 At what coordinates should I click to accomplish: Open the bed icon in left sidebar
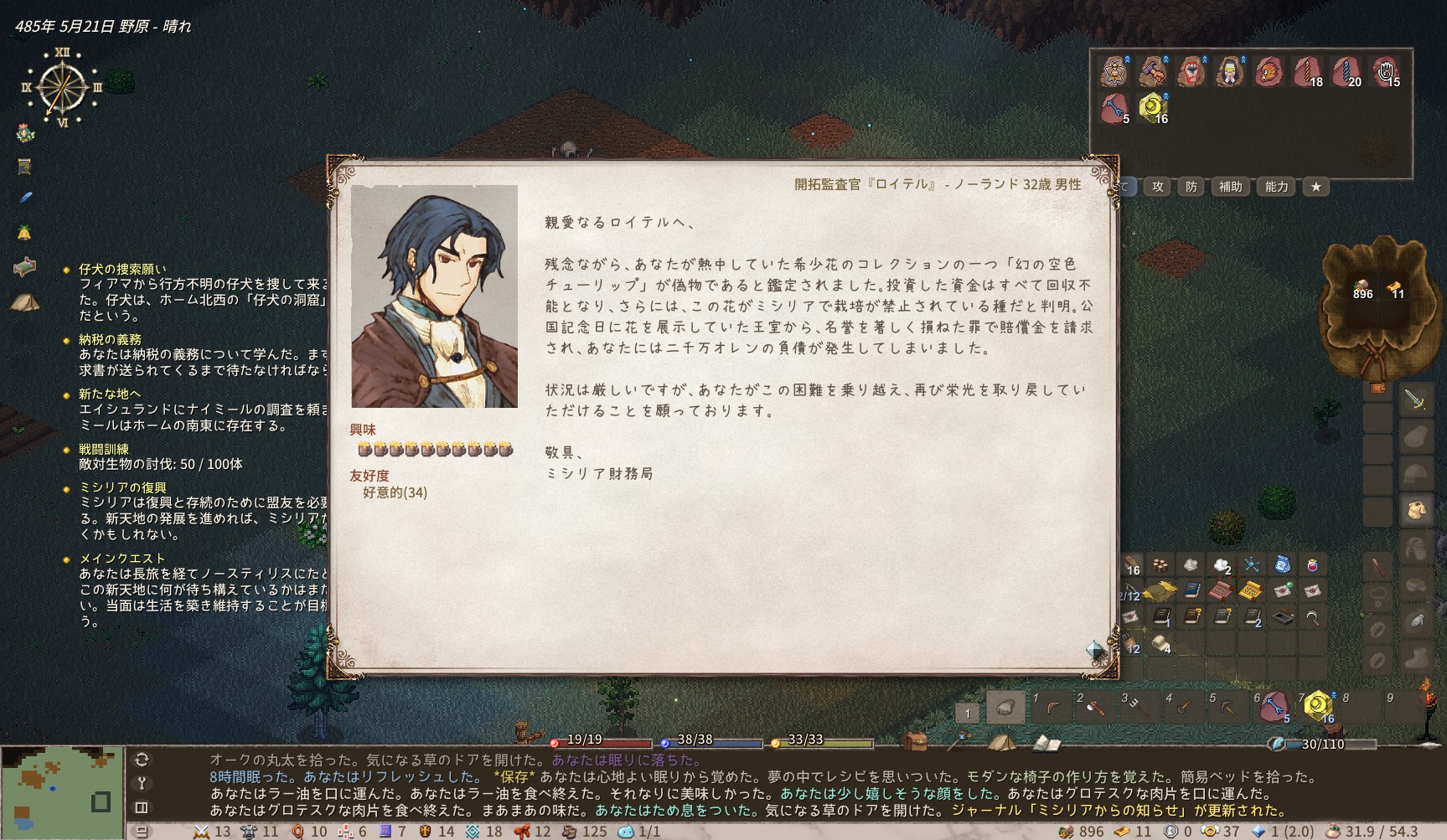[x=24, y=267]
